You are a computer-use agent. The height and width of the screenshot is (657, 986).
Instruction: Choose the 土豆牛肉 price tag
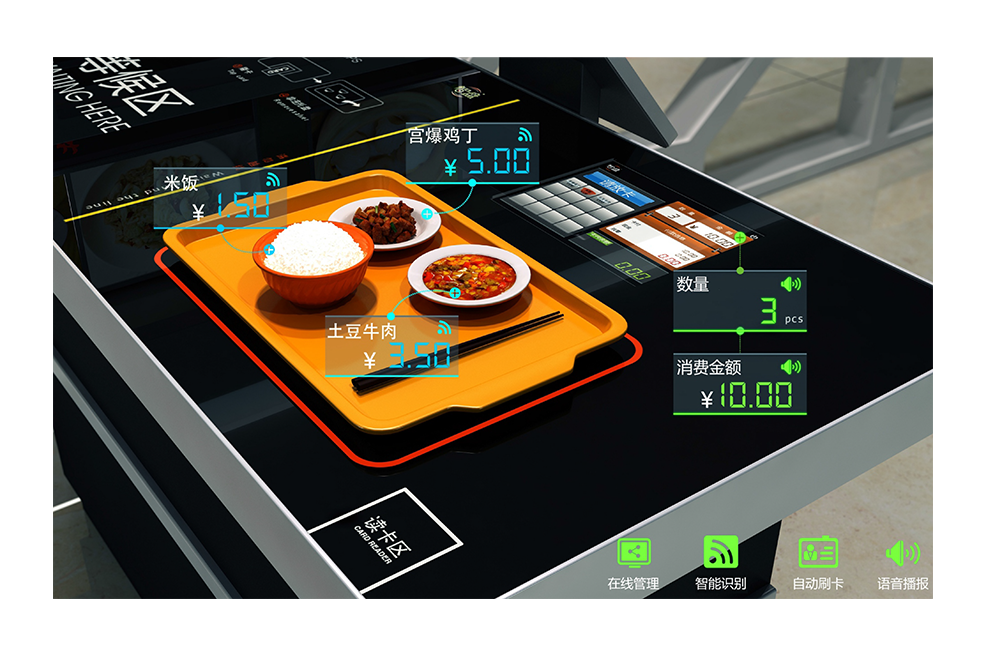(x=392, y=346)
